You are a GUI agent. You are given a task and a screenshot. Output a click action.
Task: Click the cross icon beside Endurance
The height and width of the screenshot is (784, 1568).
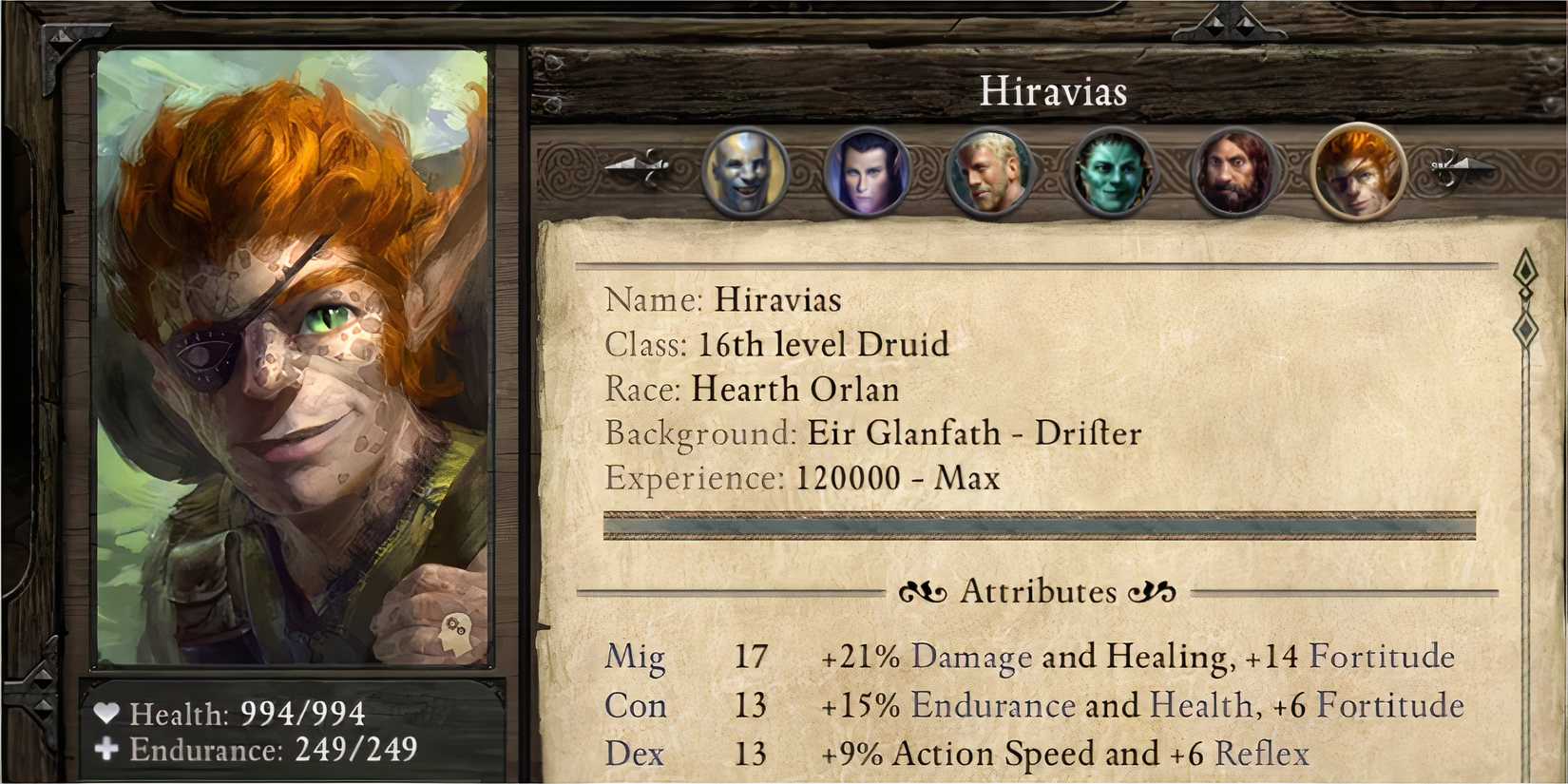pos(105,751)
